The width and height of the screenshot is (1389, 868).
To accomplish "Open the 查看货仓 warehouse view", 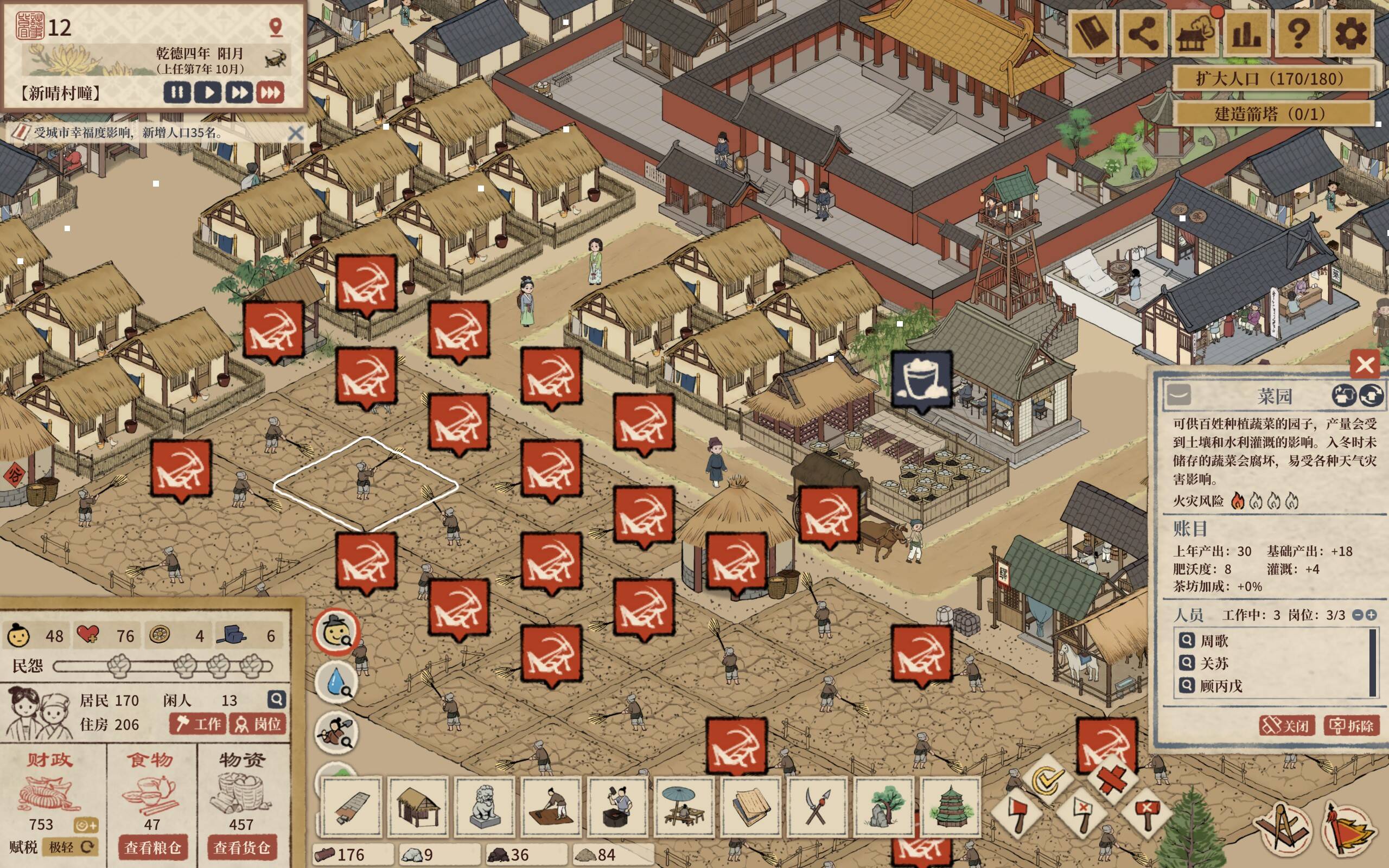I will (x=241, y=847).
